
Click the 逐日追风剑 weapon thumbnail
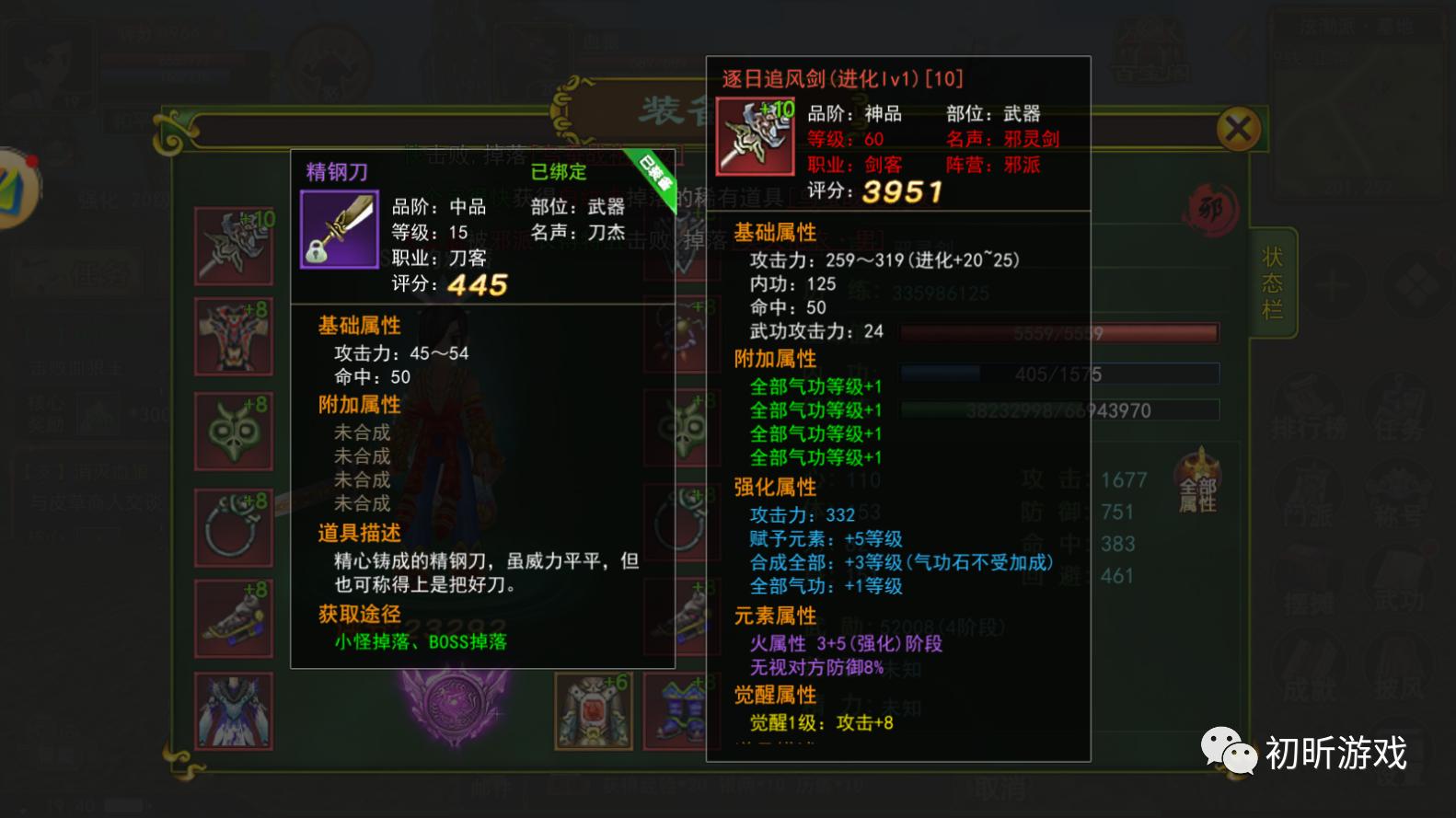click(x=753, y=136)
